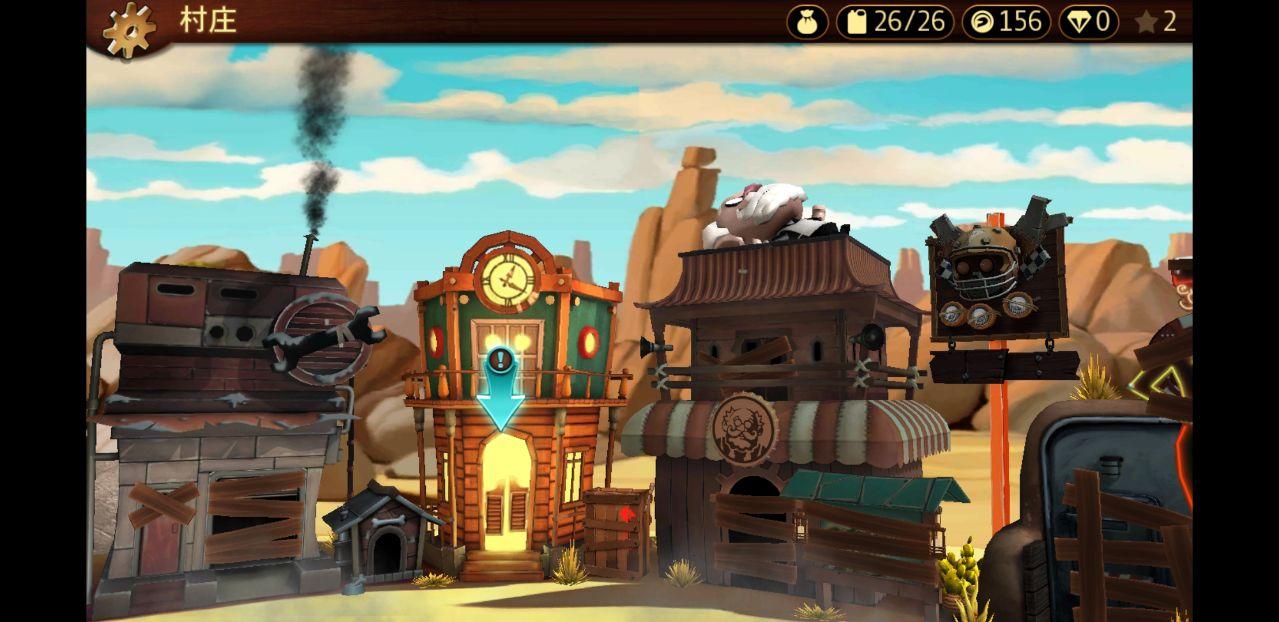The width and height of the screenshot is (1279, 622).
Task: Tap the 156 coin balance pill
Action: 1005,22
